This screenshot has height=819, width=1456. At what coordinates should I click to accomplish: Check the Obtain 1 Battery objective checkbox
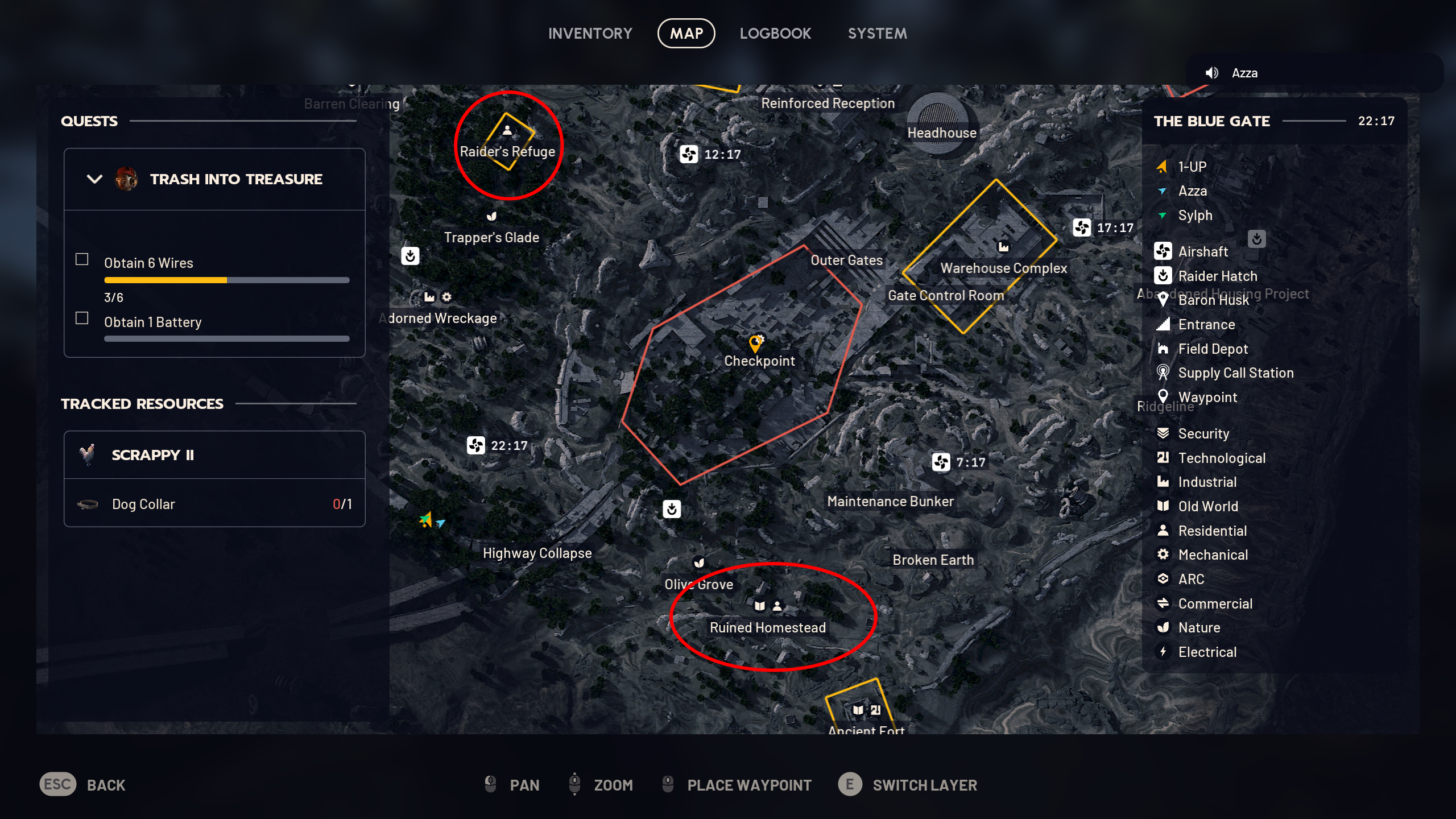(x=81, y=318)
